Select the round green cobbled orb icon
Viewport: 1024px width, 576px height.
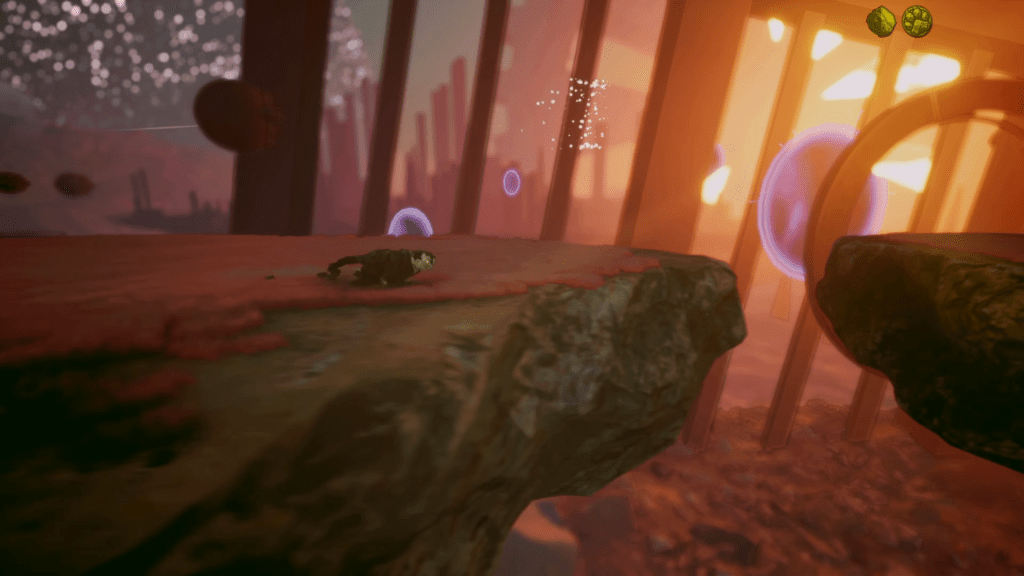pyautogui.click(x=917, y=20)
